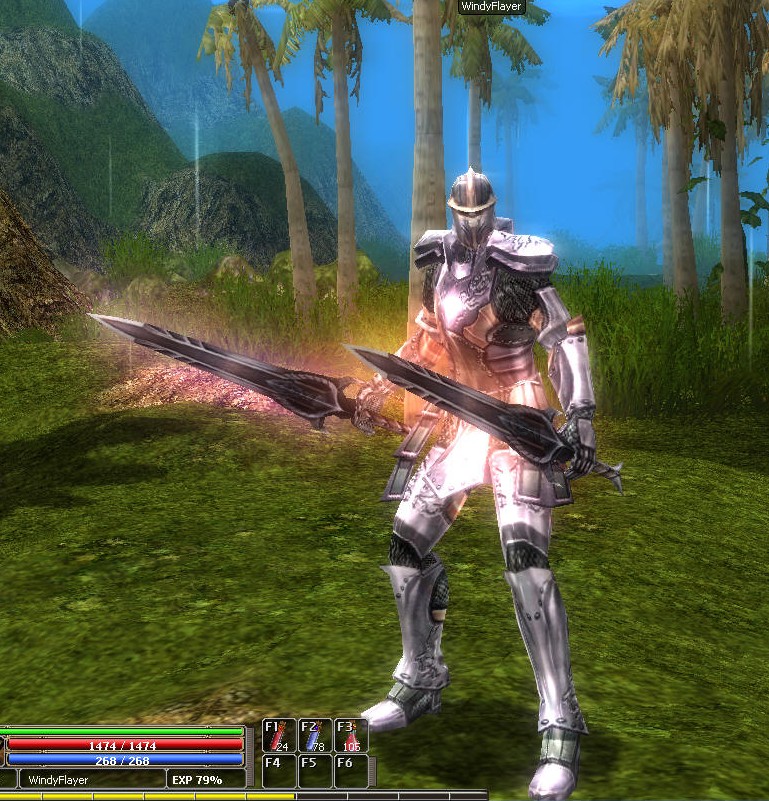Use the blue mana potion in slot F2
This screenshot has width=769, height=801.
pos(315,736)
